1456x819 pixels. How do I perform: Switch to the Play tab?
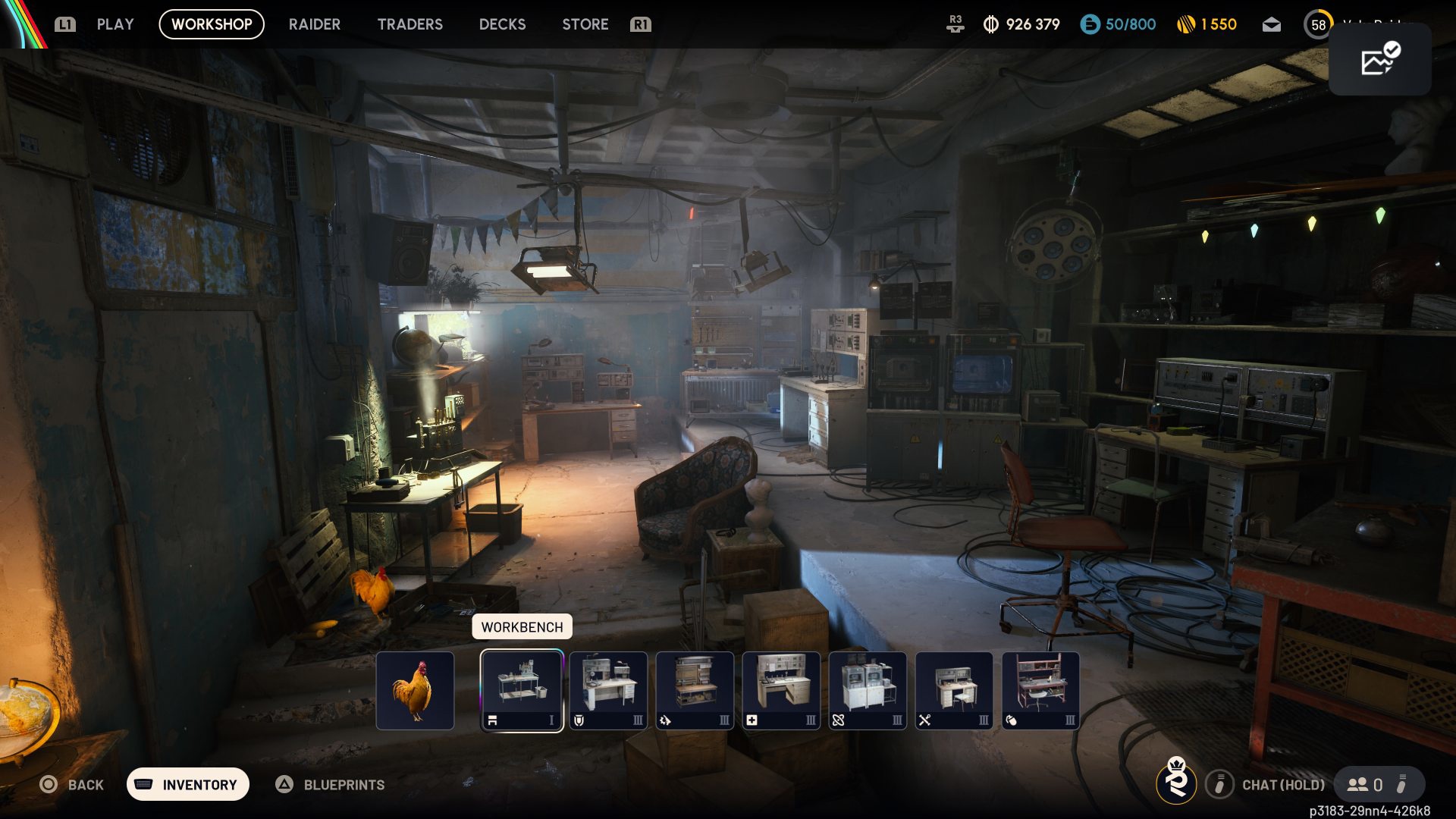coord(115,24)
